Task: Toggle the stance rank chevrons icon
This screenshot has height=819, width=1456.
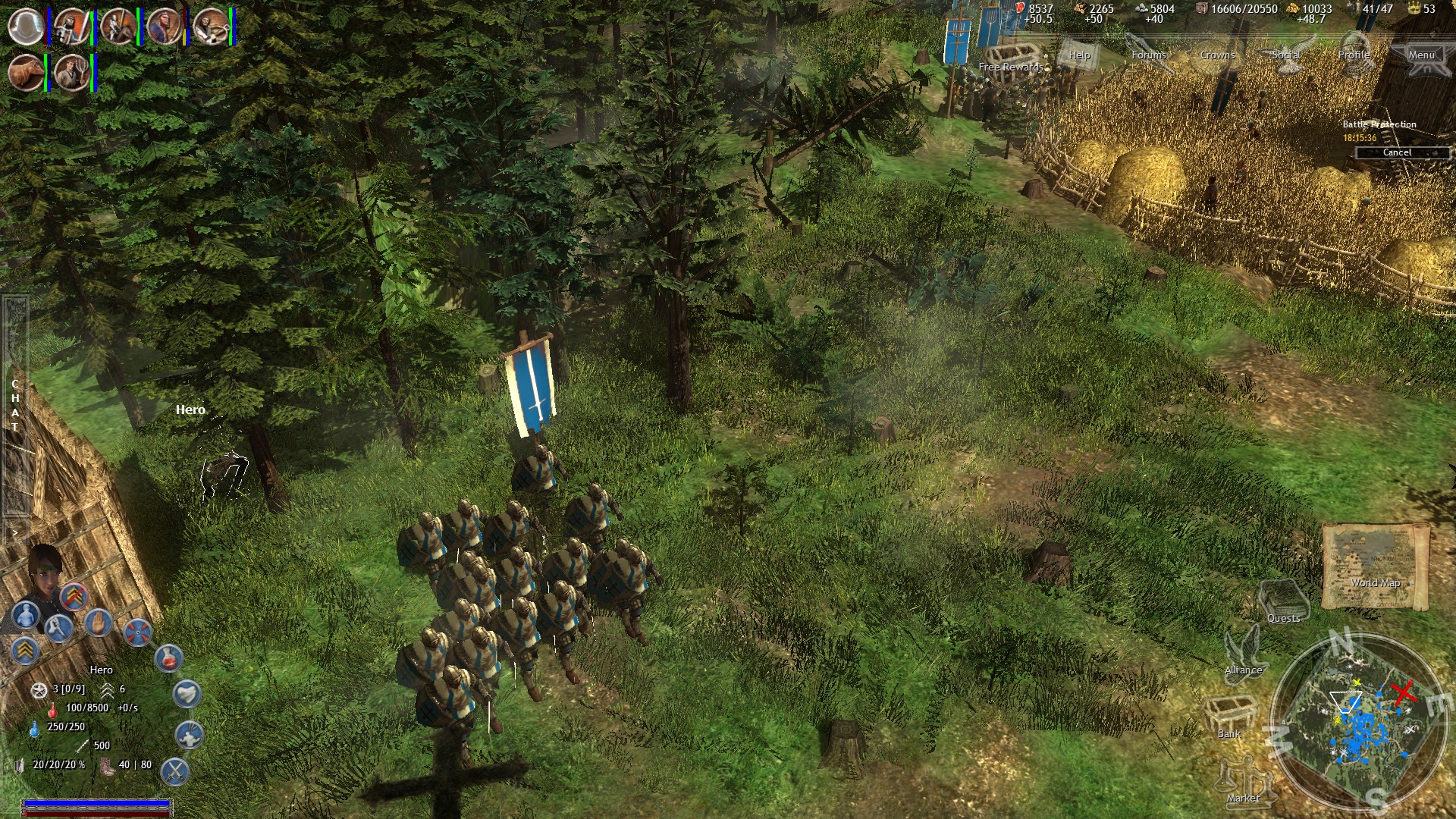Action: point(27,649)
